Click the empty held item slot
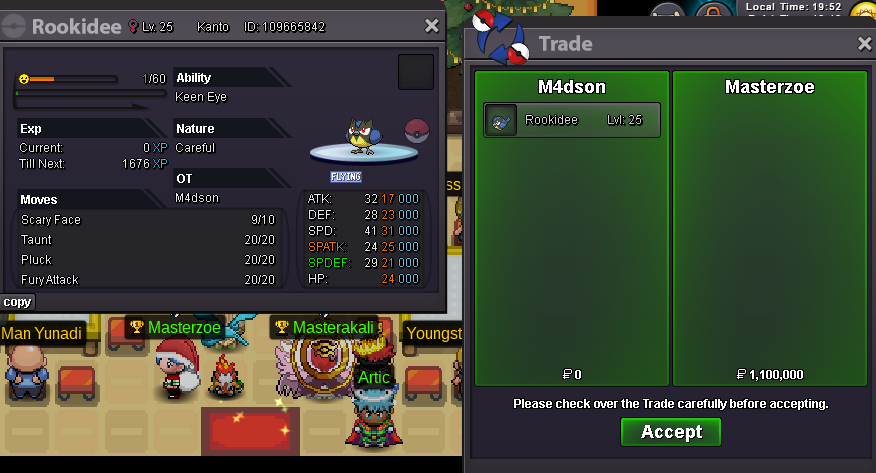Screen dimensions: 876x473 click(x=416, y=73)
